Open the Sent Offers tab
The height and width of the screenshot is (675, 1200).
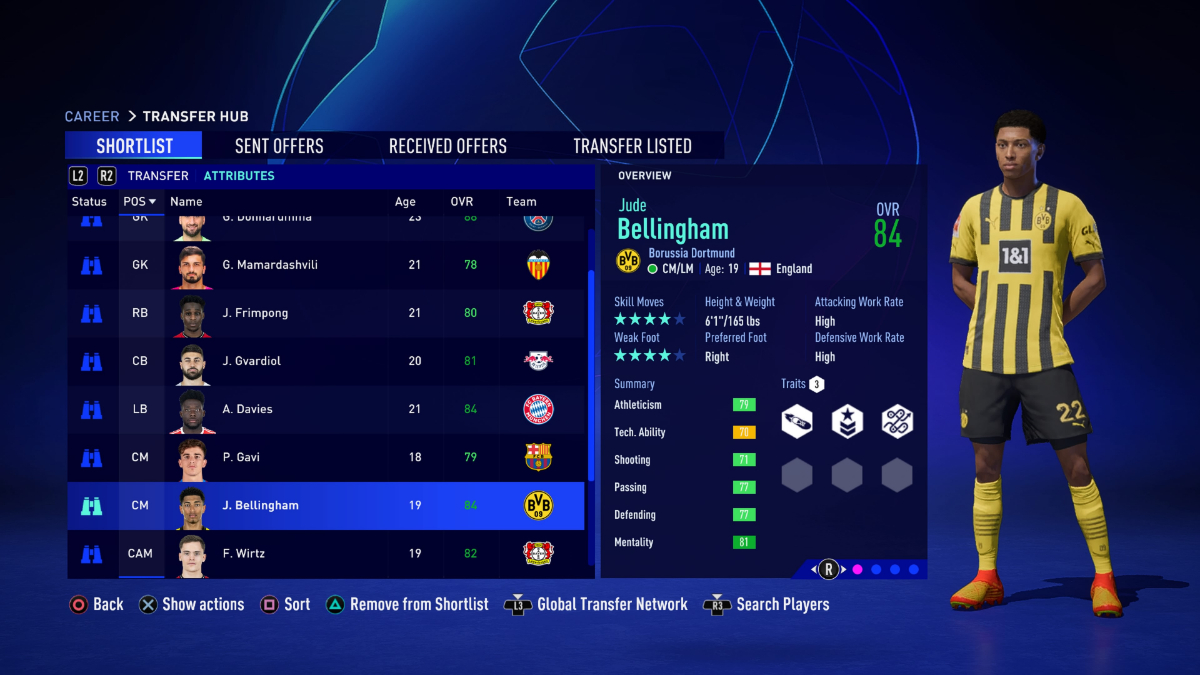(x=279, y=146)
